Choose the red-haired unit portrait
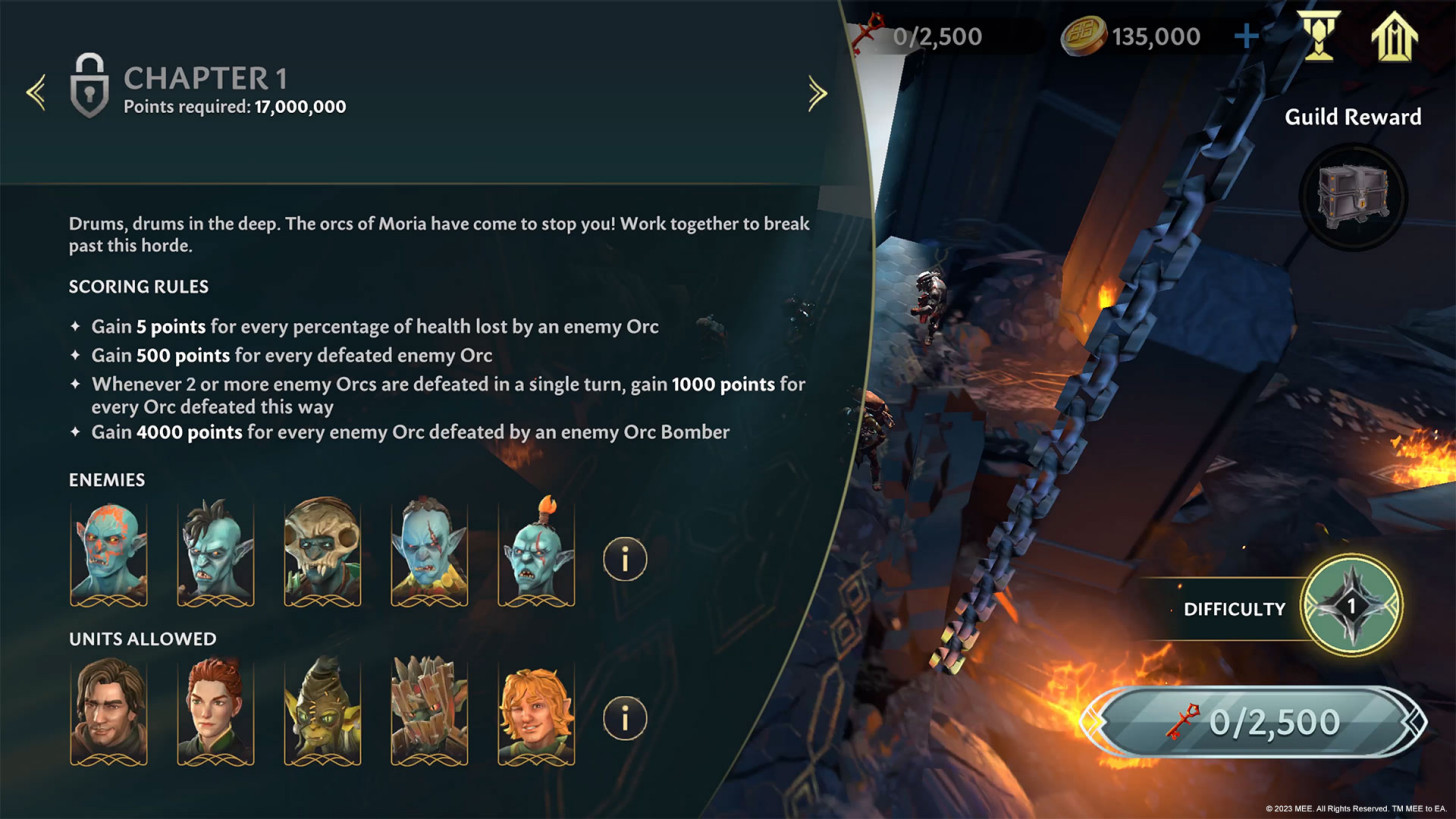 (215, 711)
